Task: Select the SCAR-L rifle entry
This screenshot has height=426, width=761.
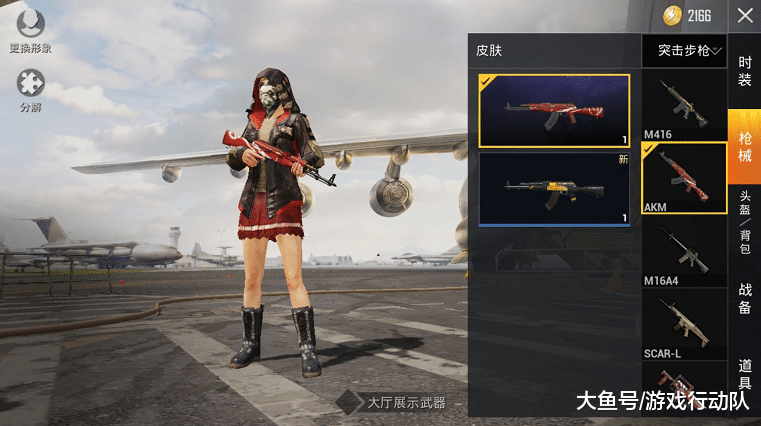Action: coord(684,324)
